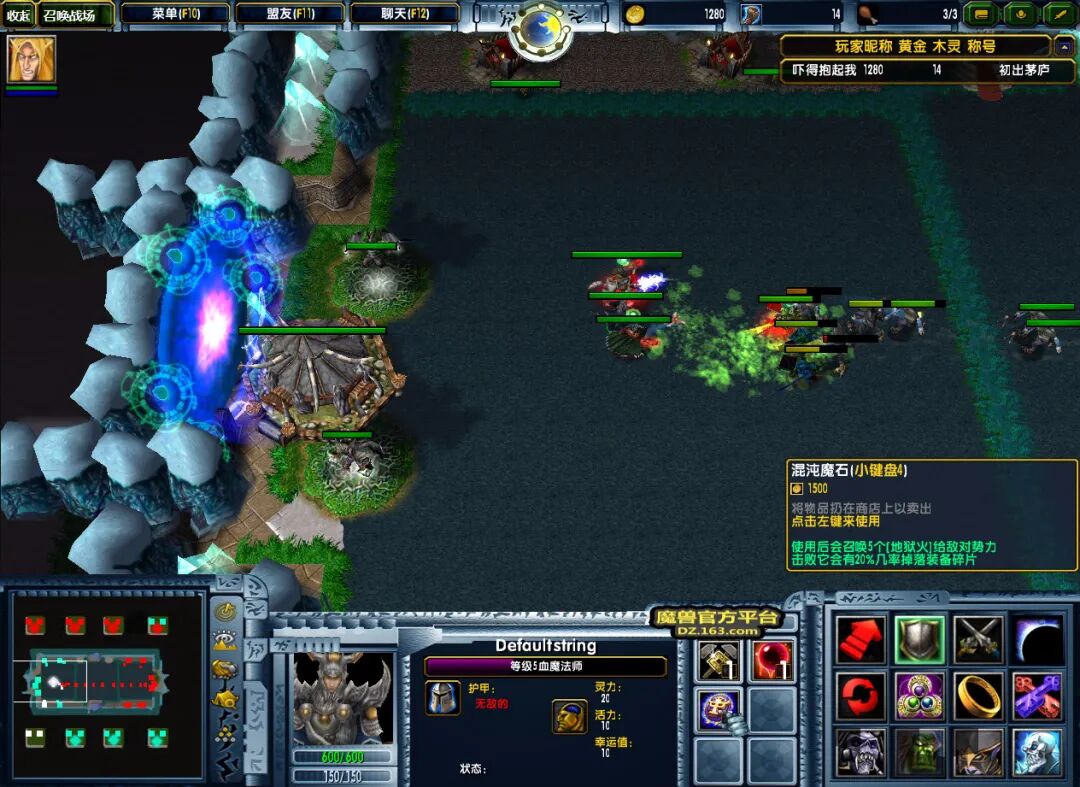Open the 菜单 (F10) game menu
The image size is (1080, 787).
point(176,14)
